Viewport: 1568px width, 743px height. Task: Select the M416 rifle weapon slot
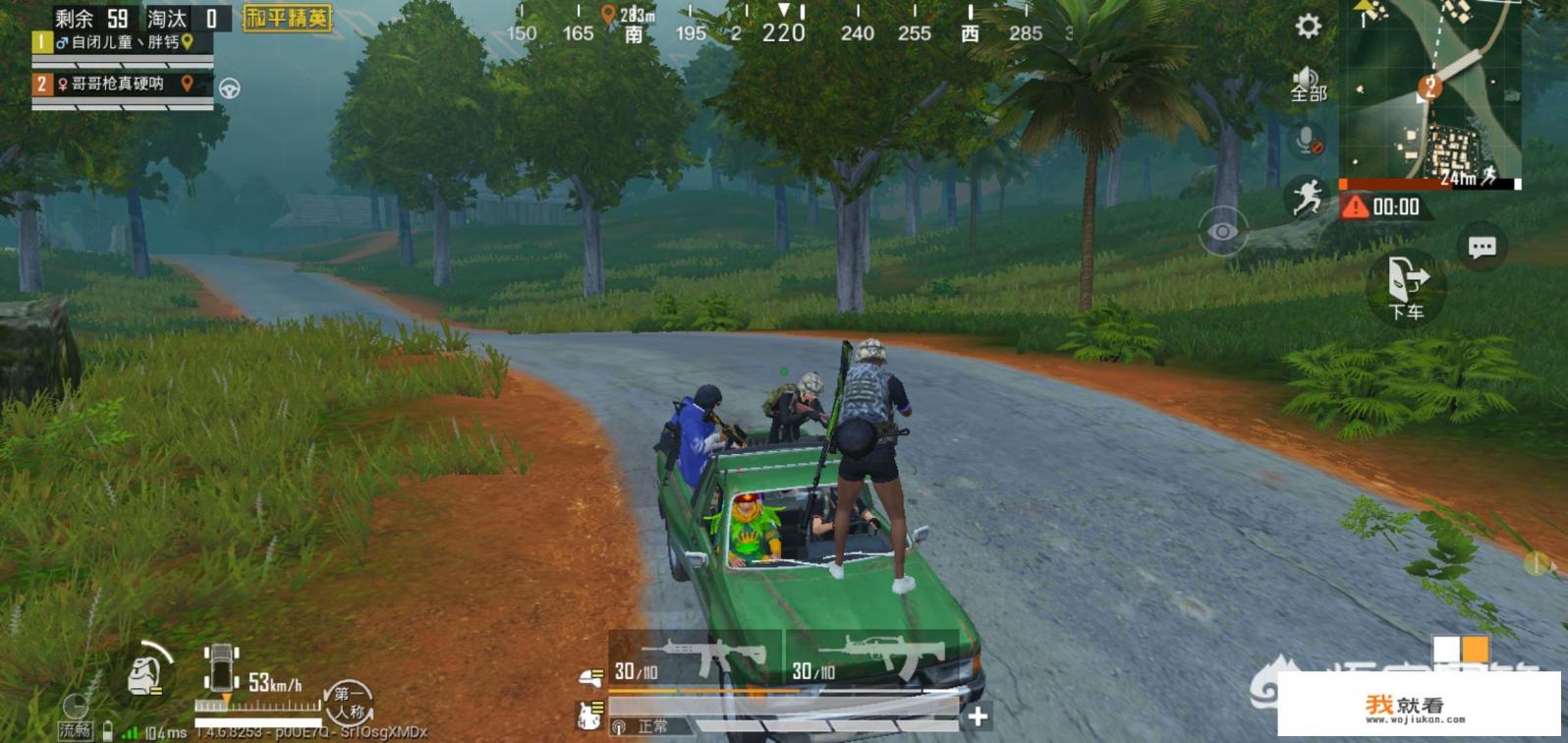click(x=696, y=659)
